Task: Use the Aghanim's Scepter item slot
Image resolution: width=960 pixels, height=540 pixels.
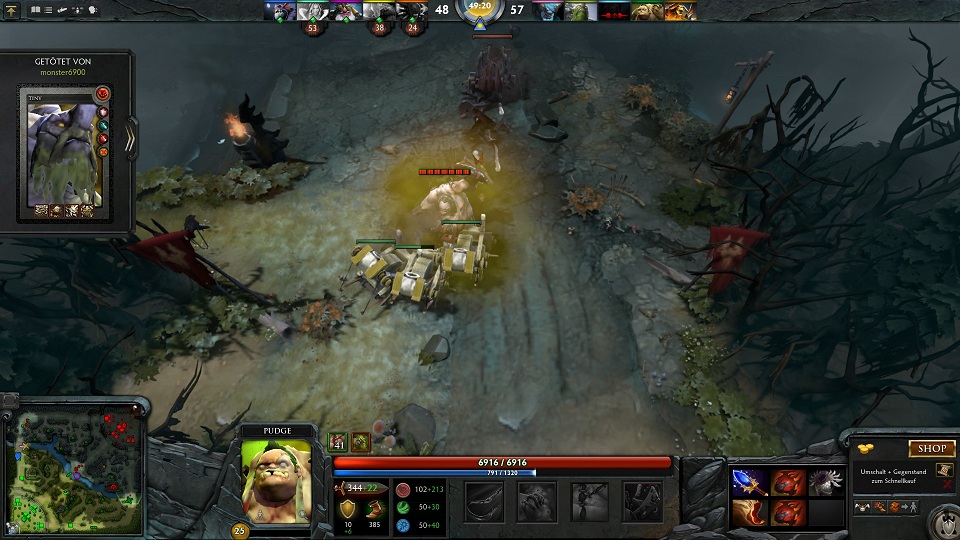Action: pyautogui.click(x=749, y=483)
